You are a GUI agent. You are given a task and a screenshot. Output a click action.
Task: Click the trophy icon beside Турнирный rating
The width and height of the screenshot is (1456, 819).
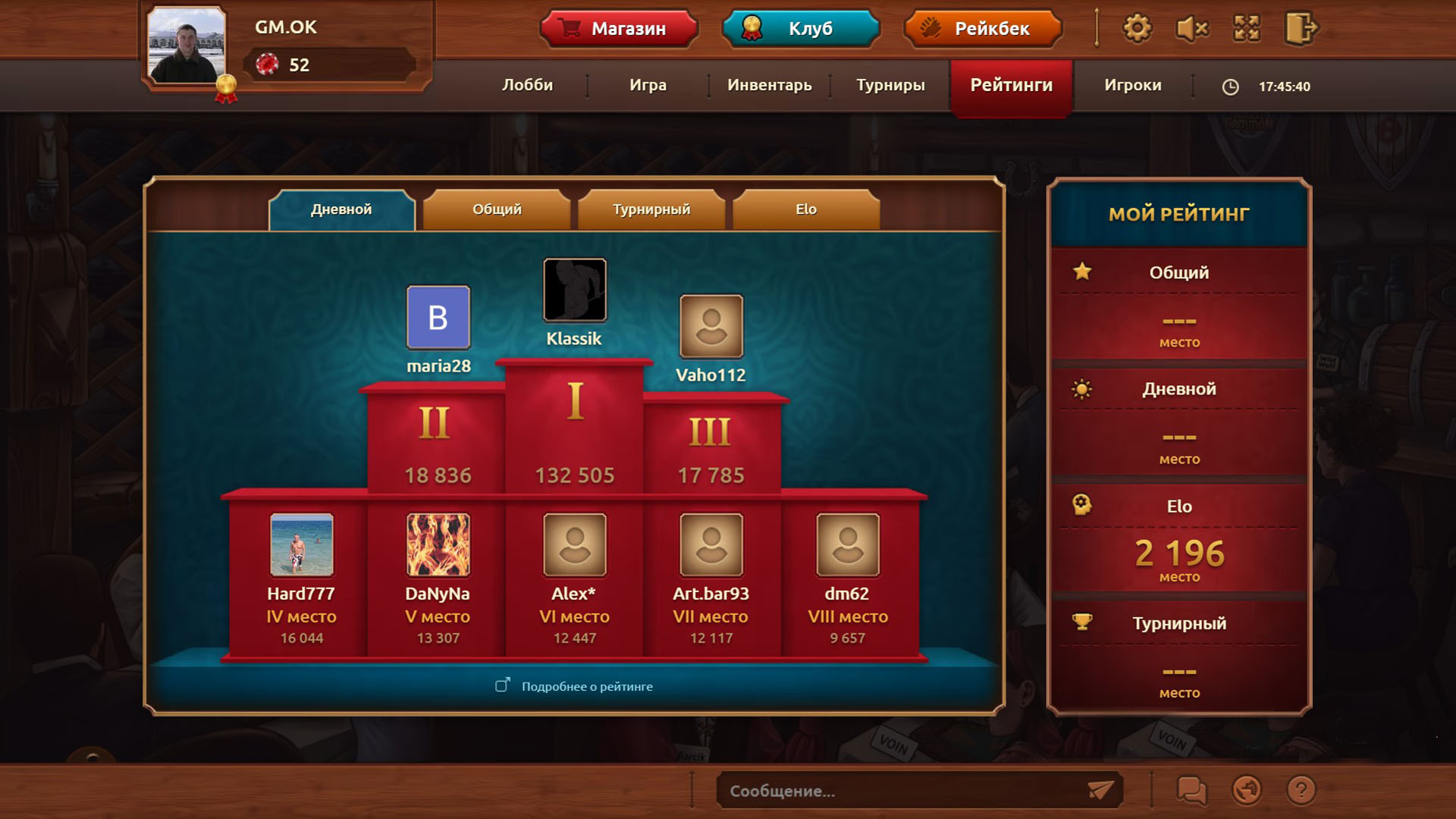(x=1082, y=622)
